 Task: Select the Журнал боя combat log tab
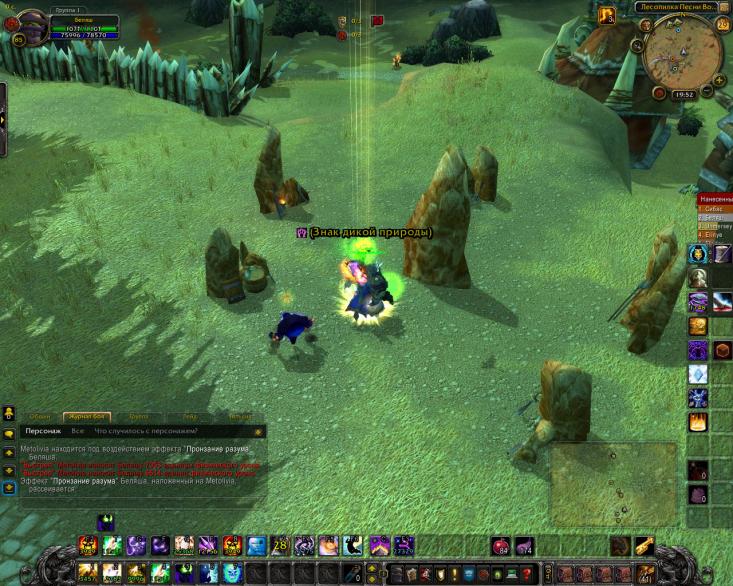(85, 417)
